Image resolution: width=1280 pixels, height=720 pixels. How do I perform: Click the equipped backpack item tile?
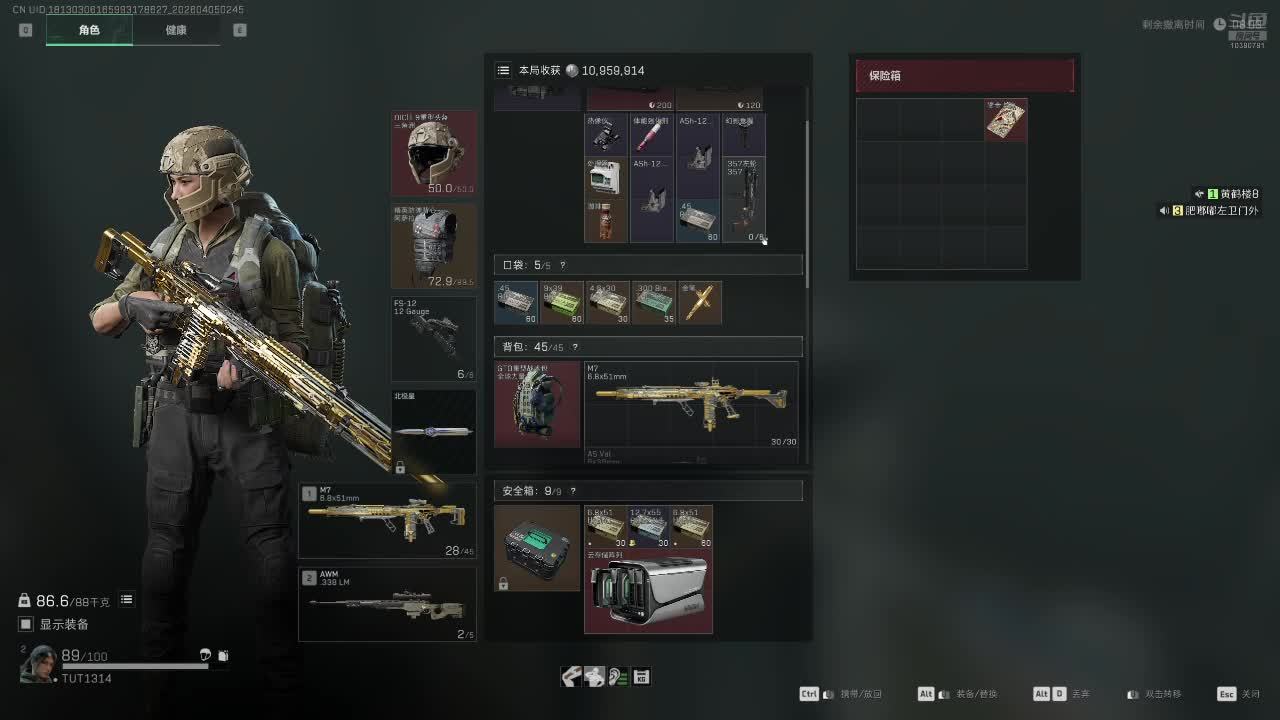(537, 404)
